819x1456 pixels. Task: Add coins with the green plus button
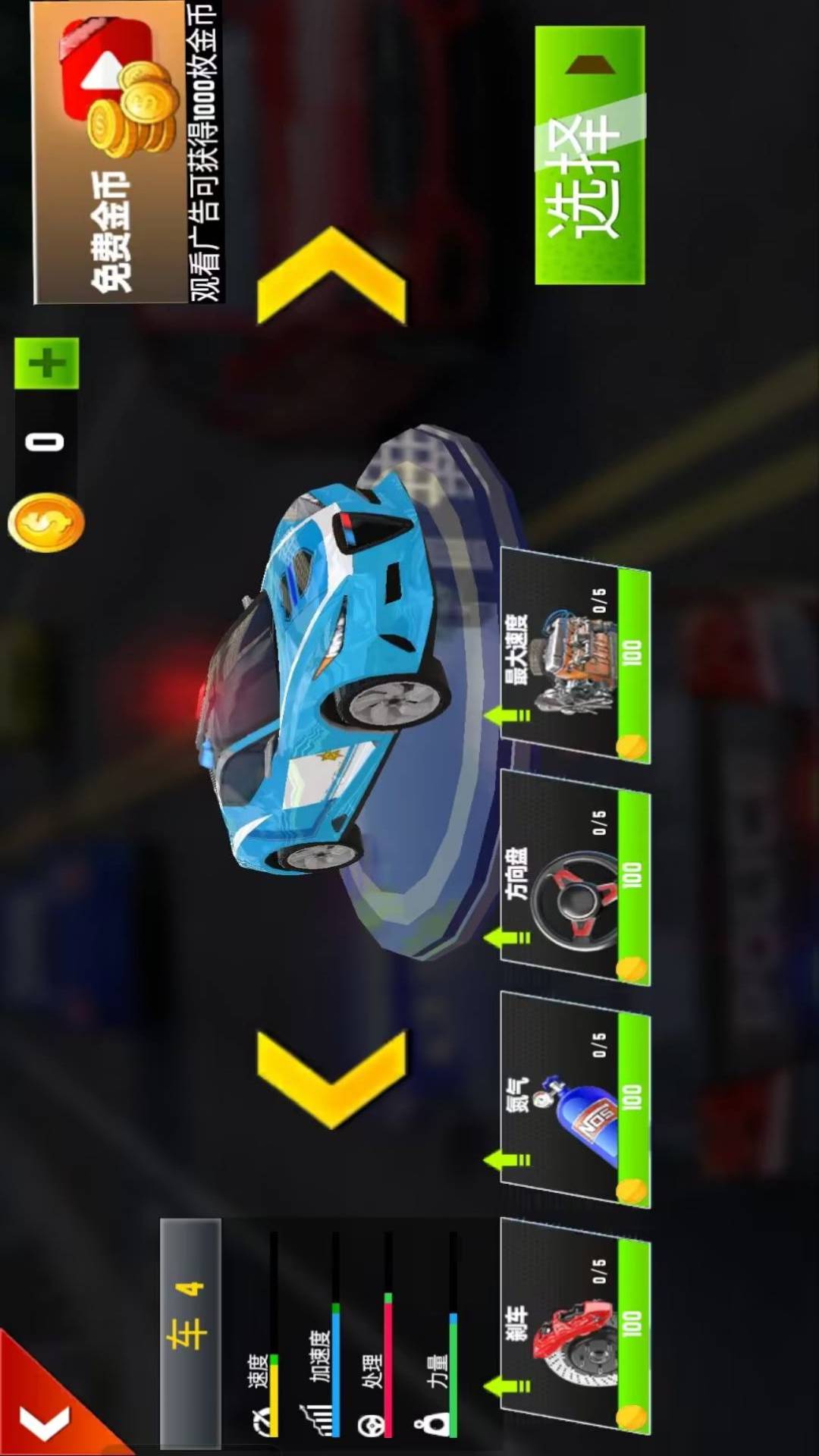pyautogui.click(x=47, y=363)
